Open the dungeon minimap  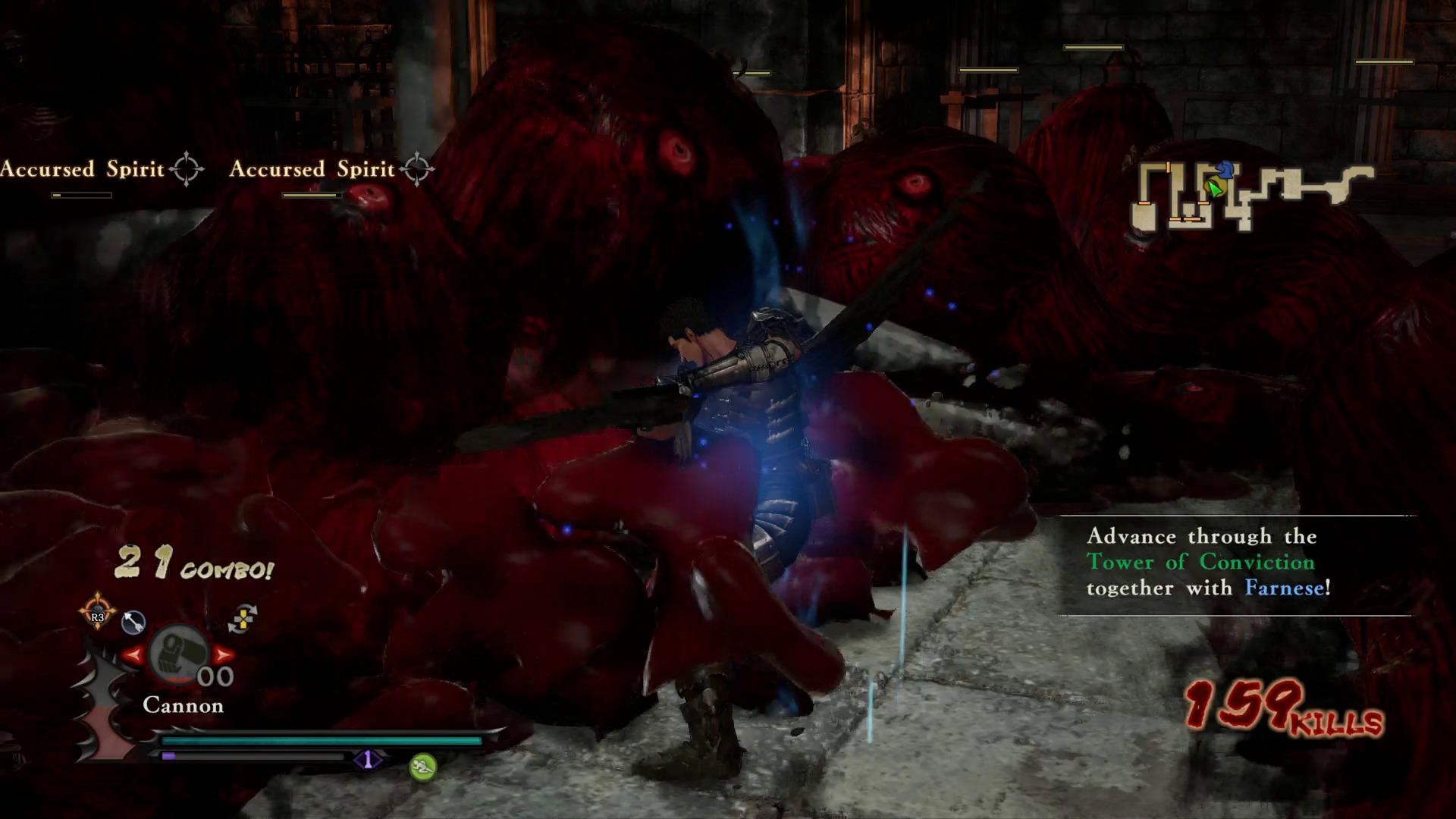point(1253,196)
